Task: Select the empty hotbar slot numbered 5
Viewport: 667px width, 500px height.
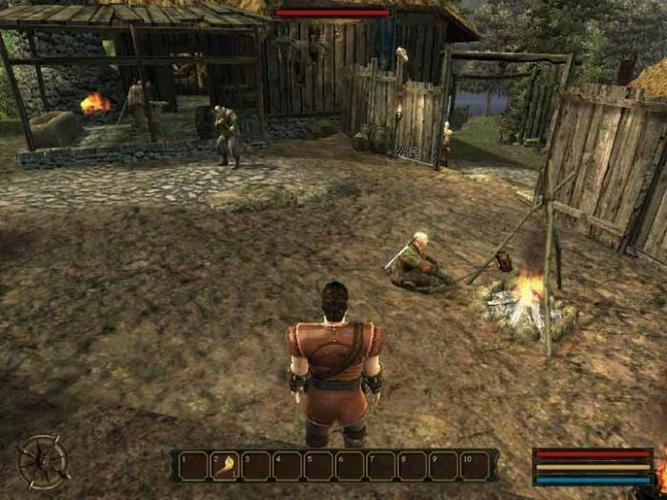Action: pyautogui.click(x=318, y=465)
